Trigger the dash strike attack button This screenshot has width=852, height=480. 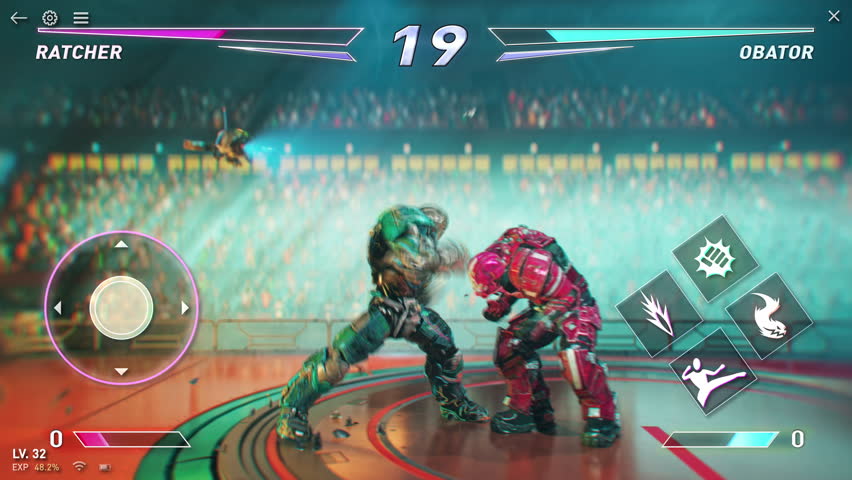click(659, 313)
